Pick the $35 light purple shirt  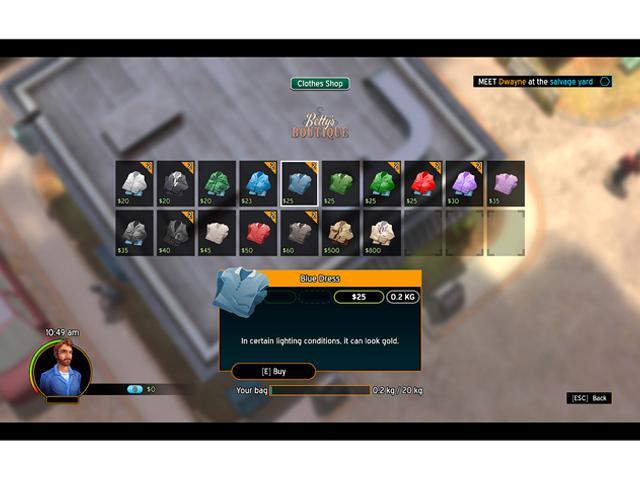pyautogui.click(x=505, y=183)
